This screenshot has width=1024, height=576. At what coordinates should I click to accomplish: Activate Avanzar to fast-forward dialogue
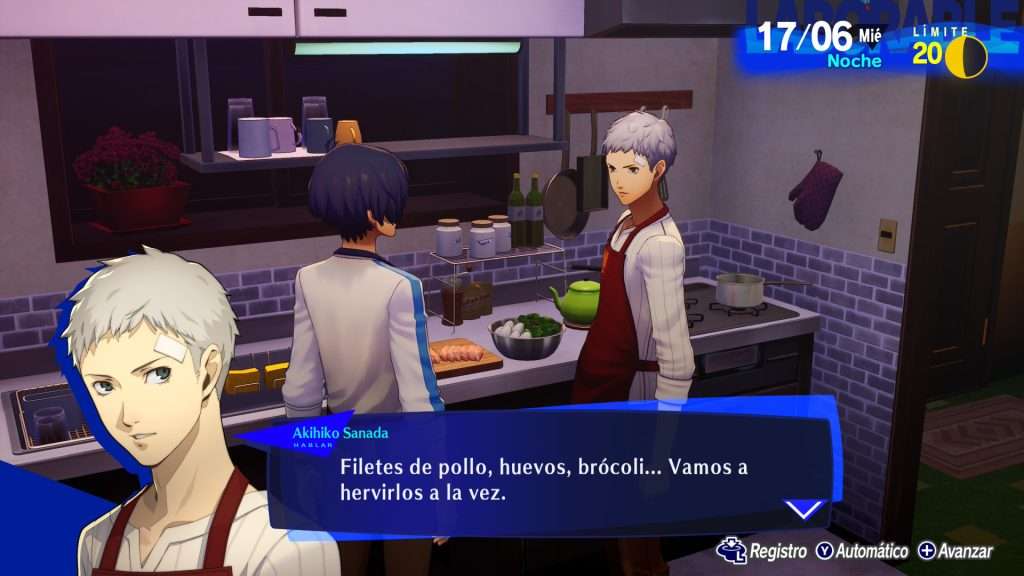coord(955,551)
